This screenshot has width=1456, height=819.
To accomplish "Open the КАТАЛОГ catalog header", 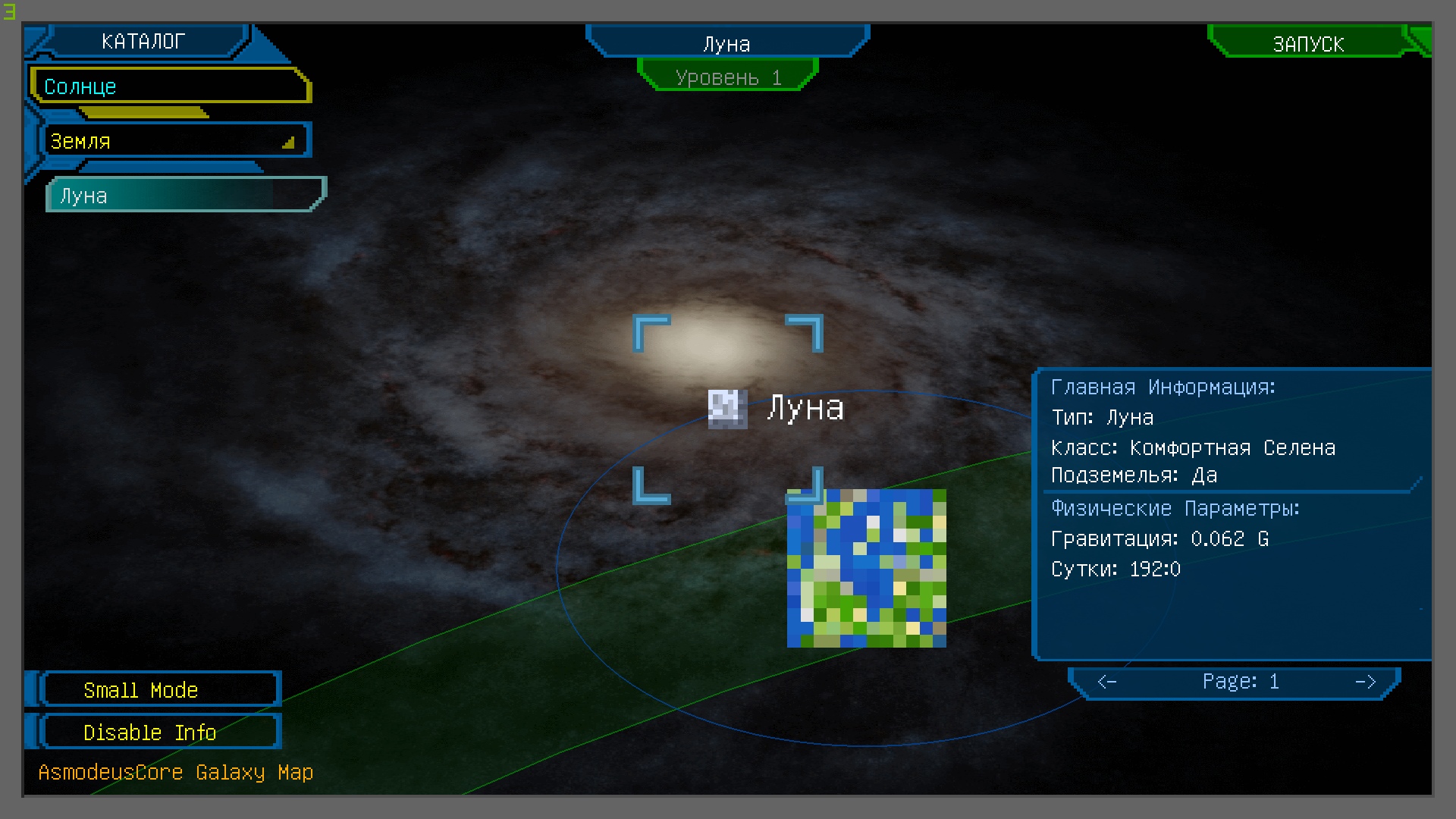I will pos(144,42).
